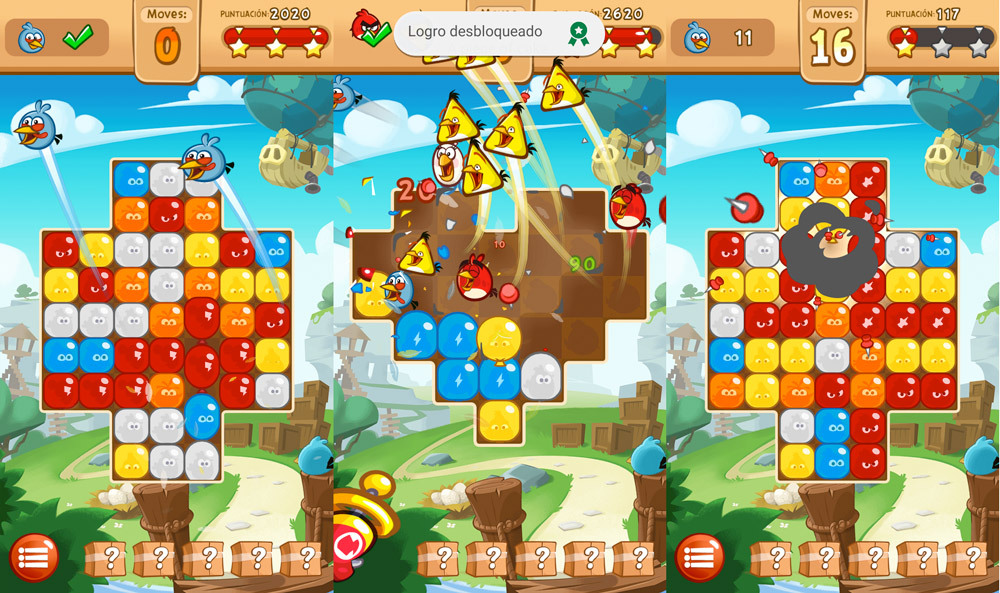Open the menu in the 0-moves screen
The height and width of the screenshot is (593, 1000).
[x=34, y=558]
